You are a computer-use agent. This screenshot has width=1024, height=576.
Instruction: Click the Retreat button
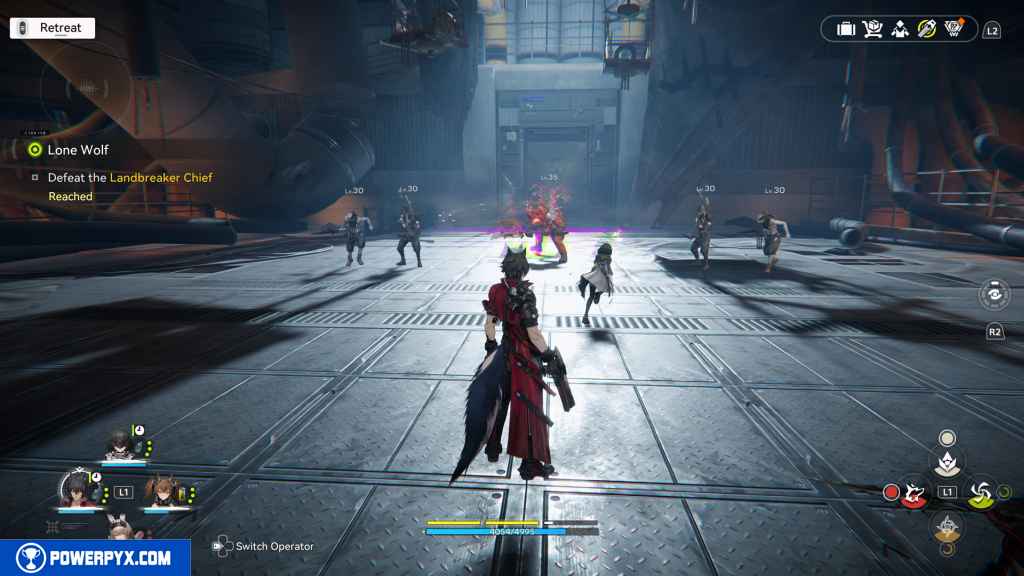(x=52, y=28)
